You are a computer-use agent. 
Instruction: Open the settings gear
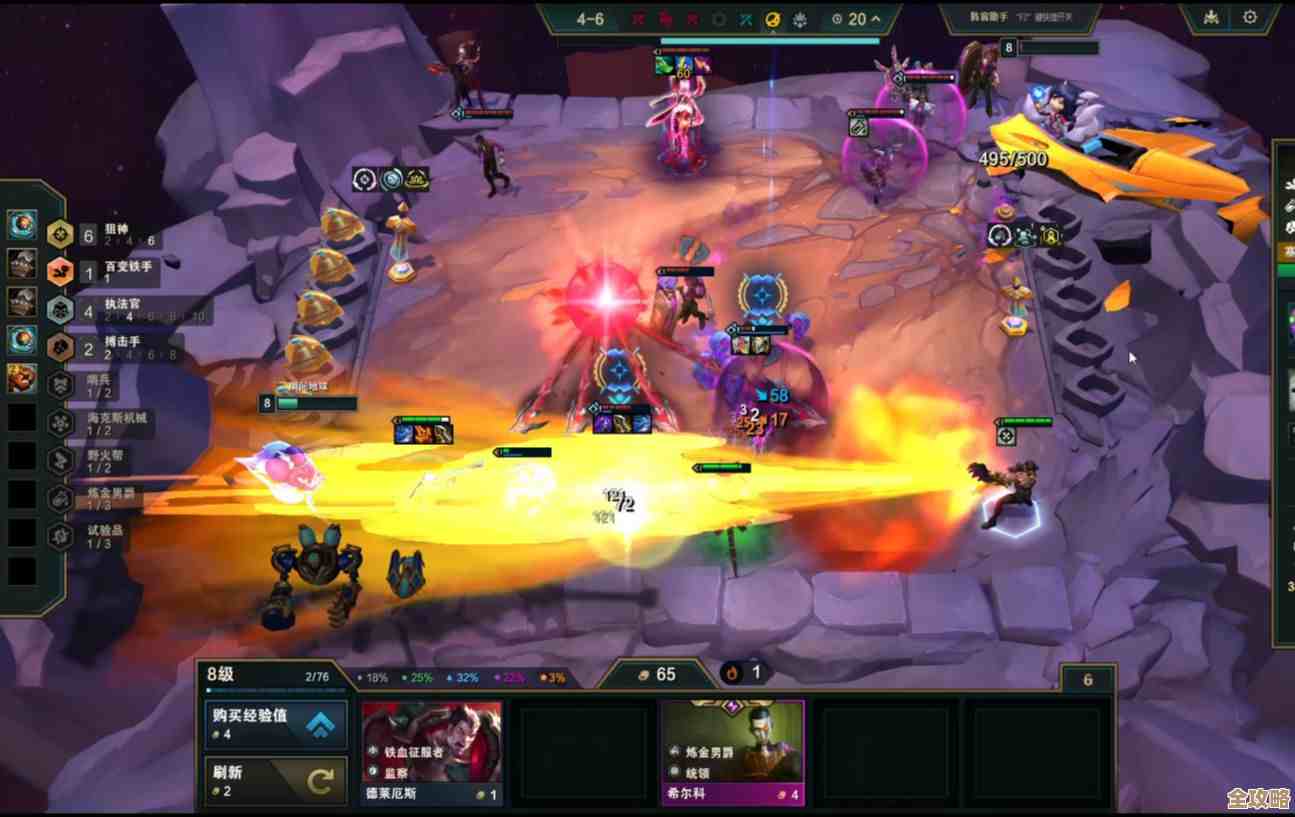[1249, 17]
